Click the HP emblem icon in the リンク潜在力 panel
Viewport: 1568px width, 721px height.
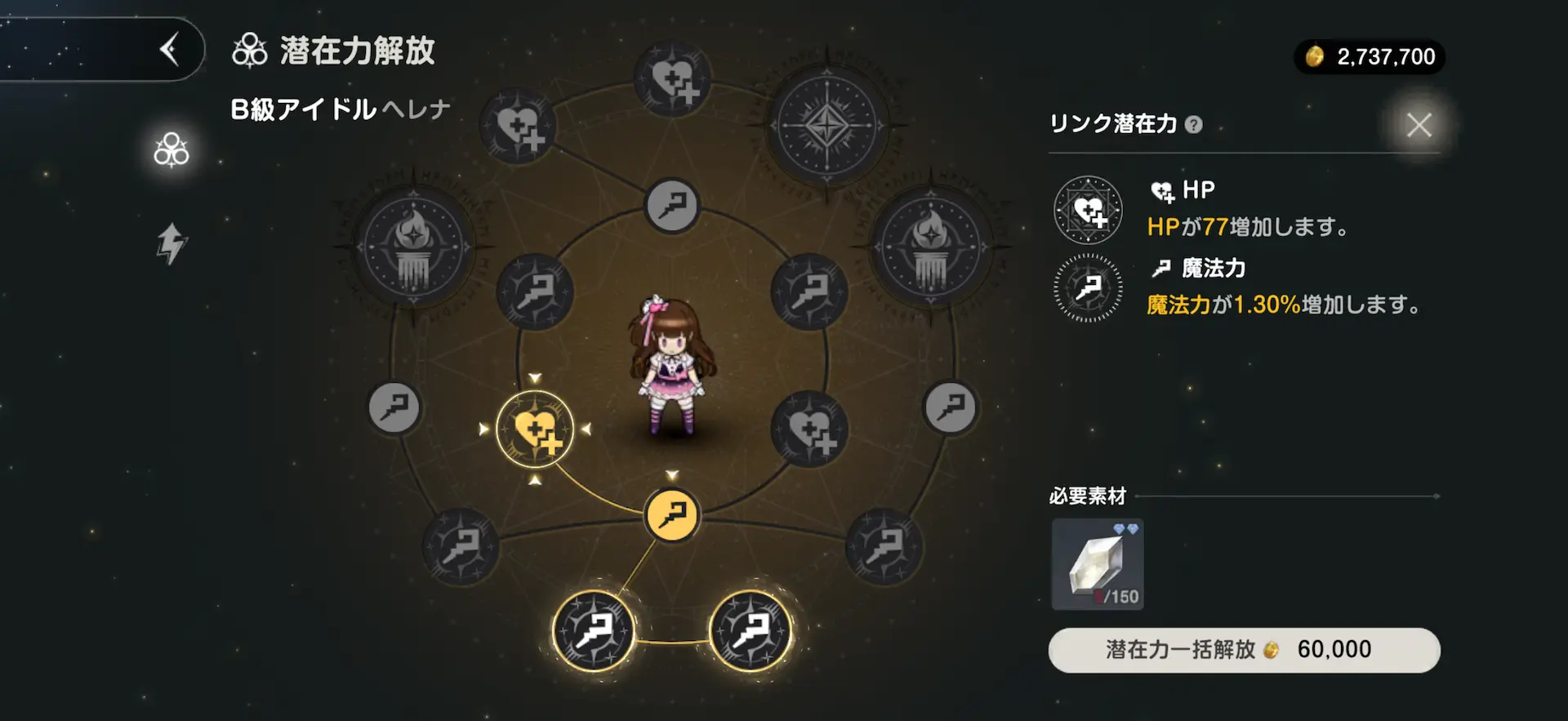click(x=1087, y=210)
